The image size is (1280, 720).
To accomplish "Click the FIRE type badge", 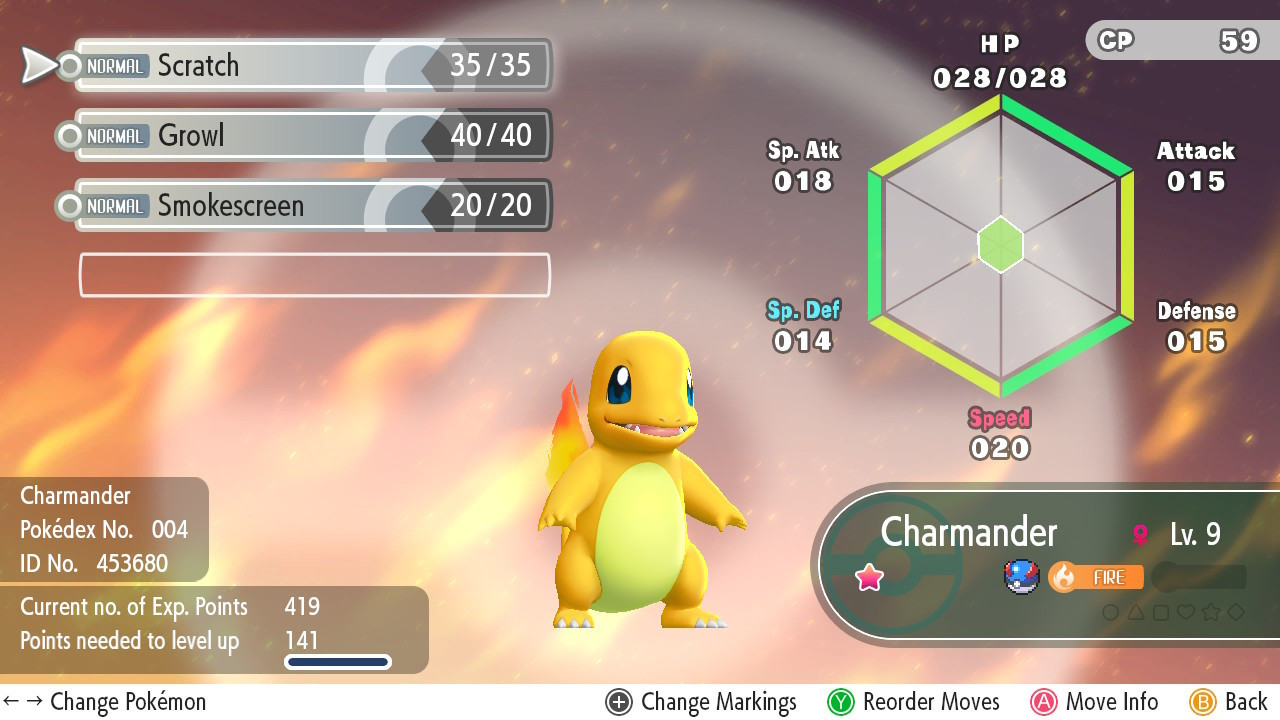I will 1096,577.
